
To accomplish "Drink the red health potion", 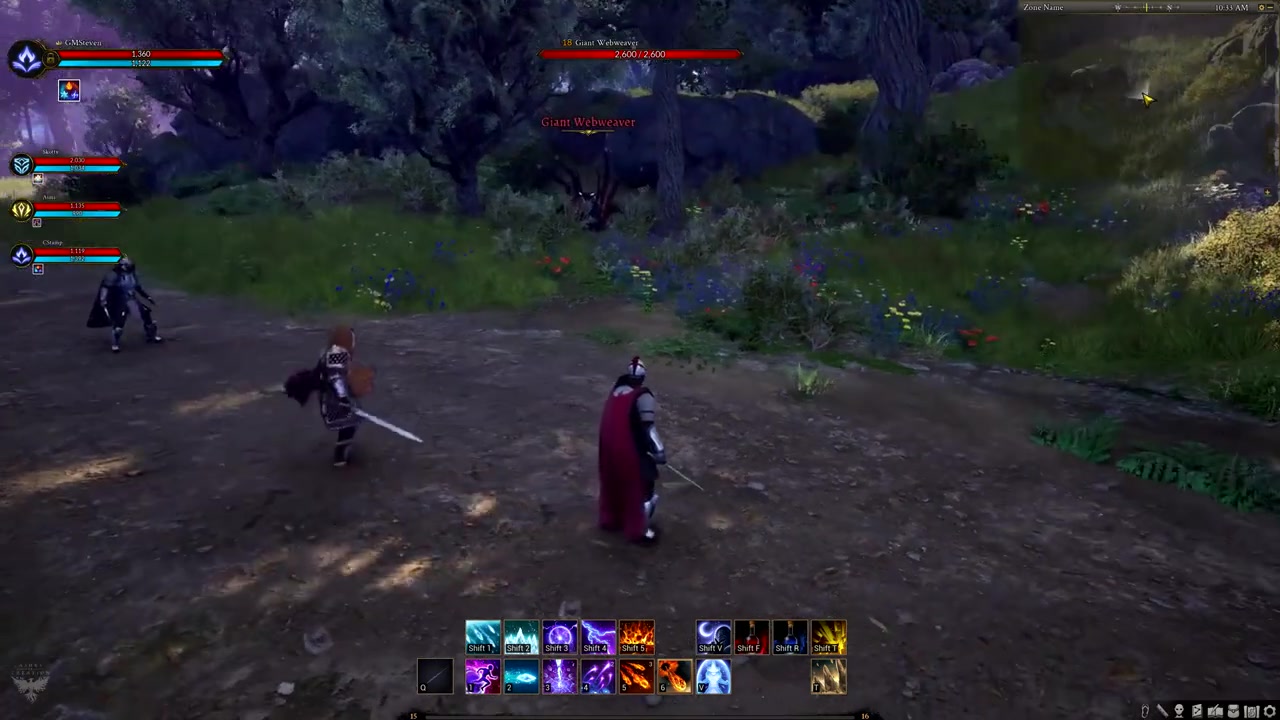I will 751,636.
